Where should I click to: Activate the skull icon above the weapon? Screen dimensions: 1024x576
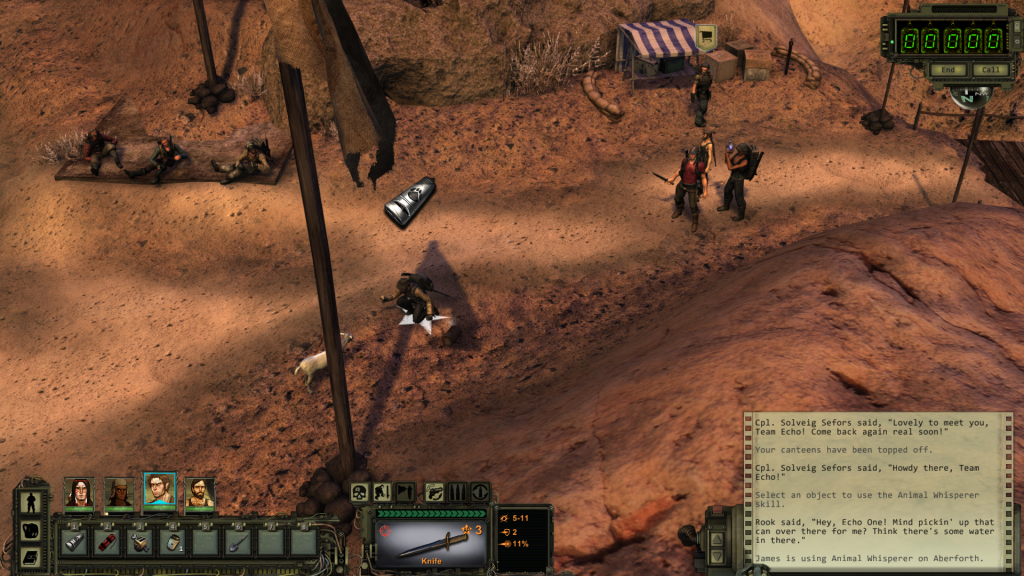[x=360, y=492]
